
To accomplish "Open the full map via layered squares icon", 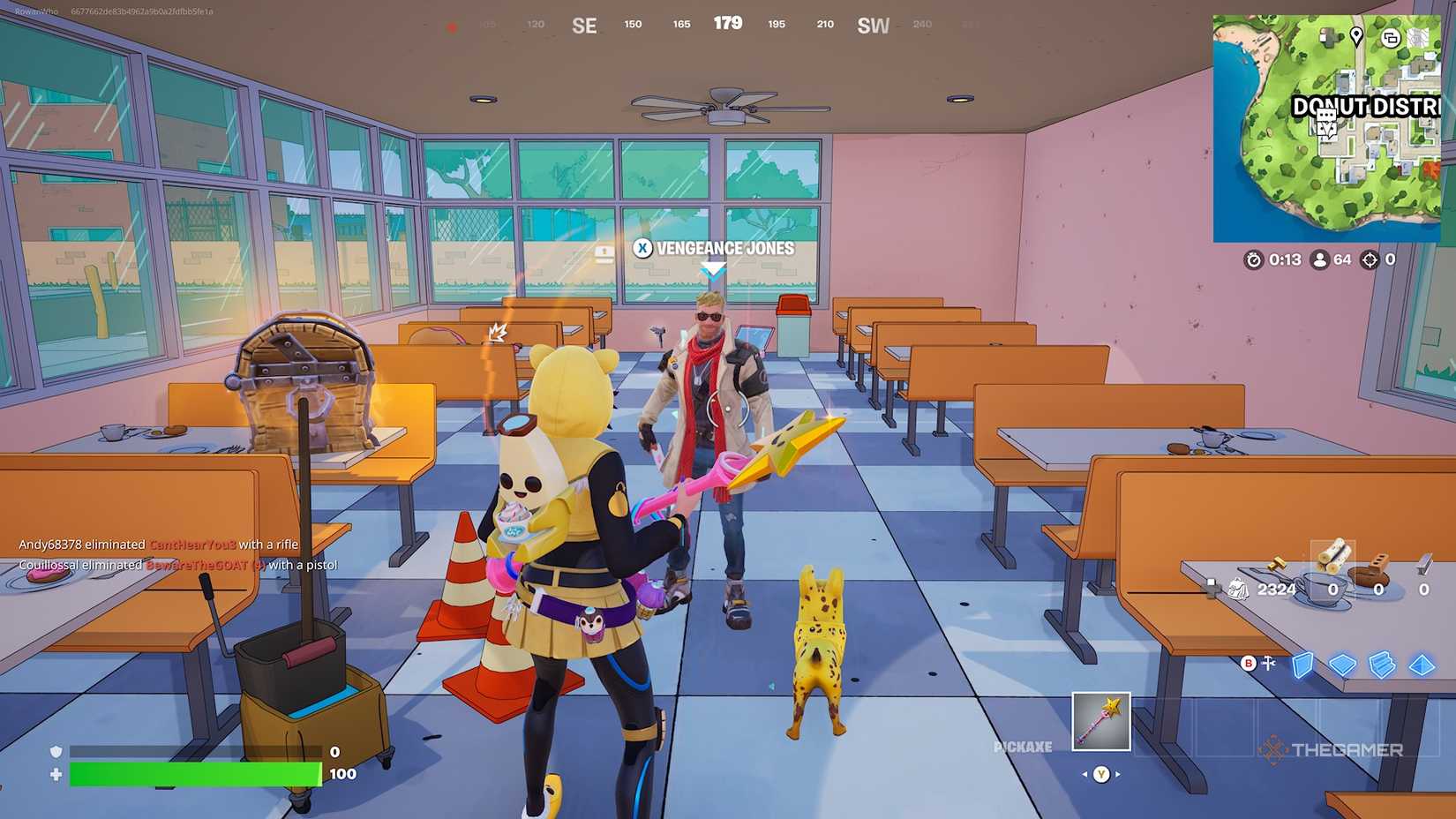I will pos(1391,39).
